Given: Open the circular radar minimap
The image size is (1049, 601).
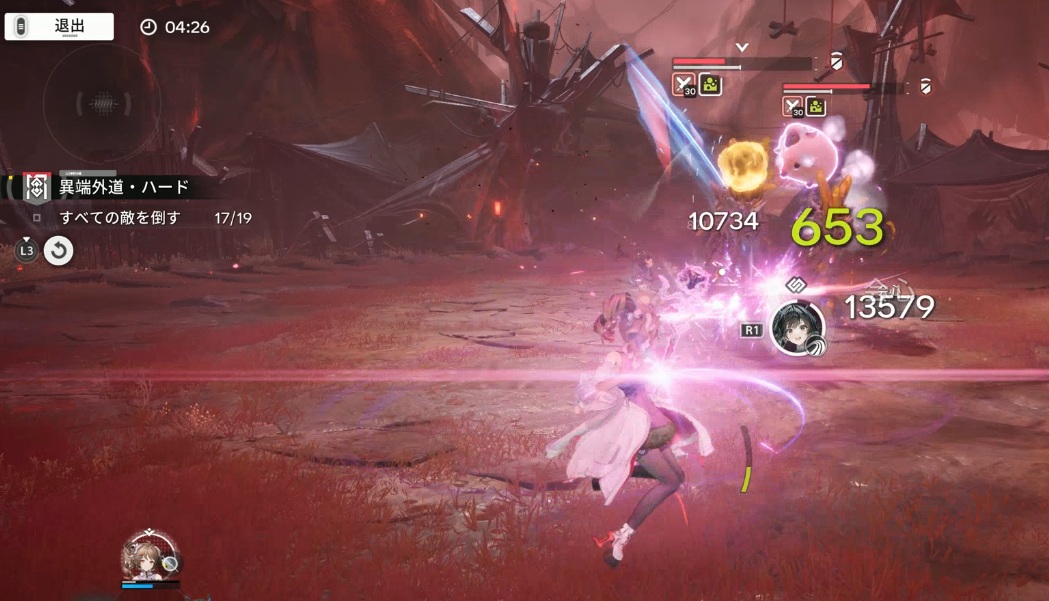Looking at the screenshot, I should 99,102.
